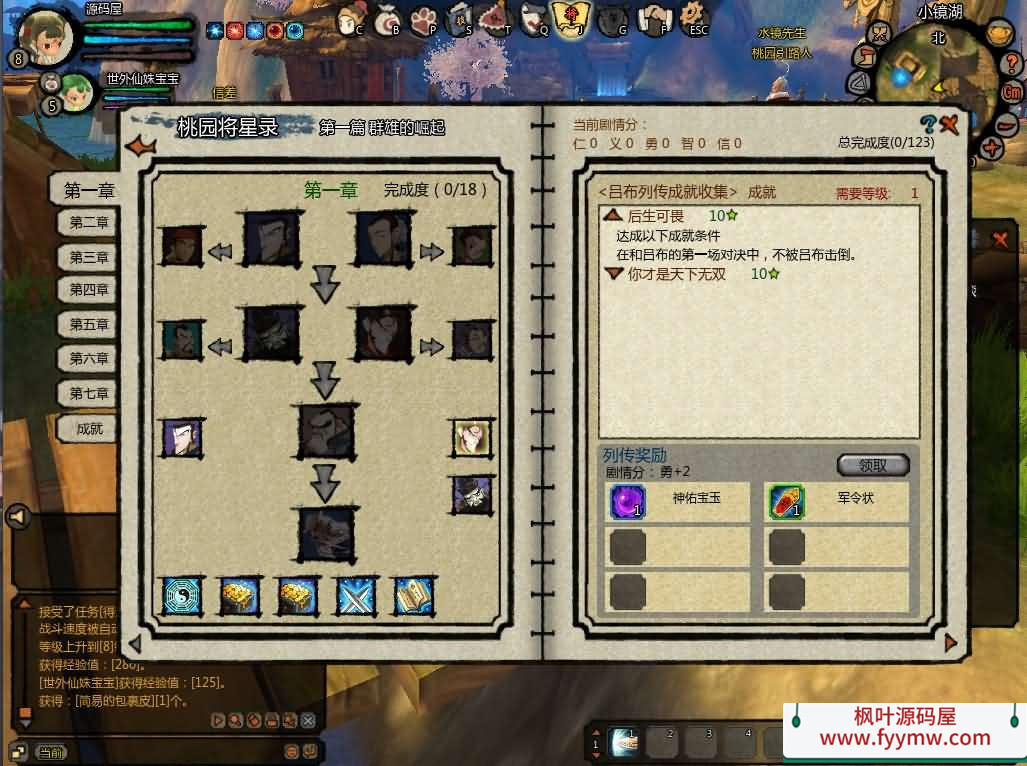Open the paw print pet menu

(x=426, y=18)
